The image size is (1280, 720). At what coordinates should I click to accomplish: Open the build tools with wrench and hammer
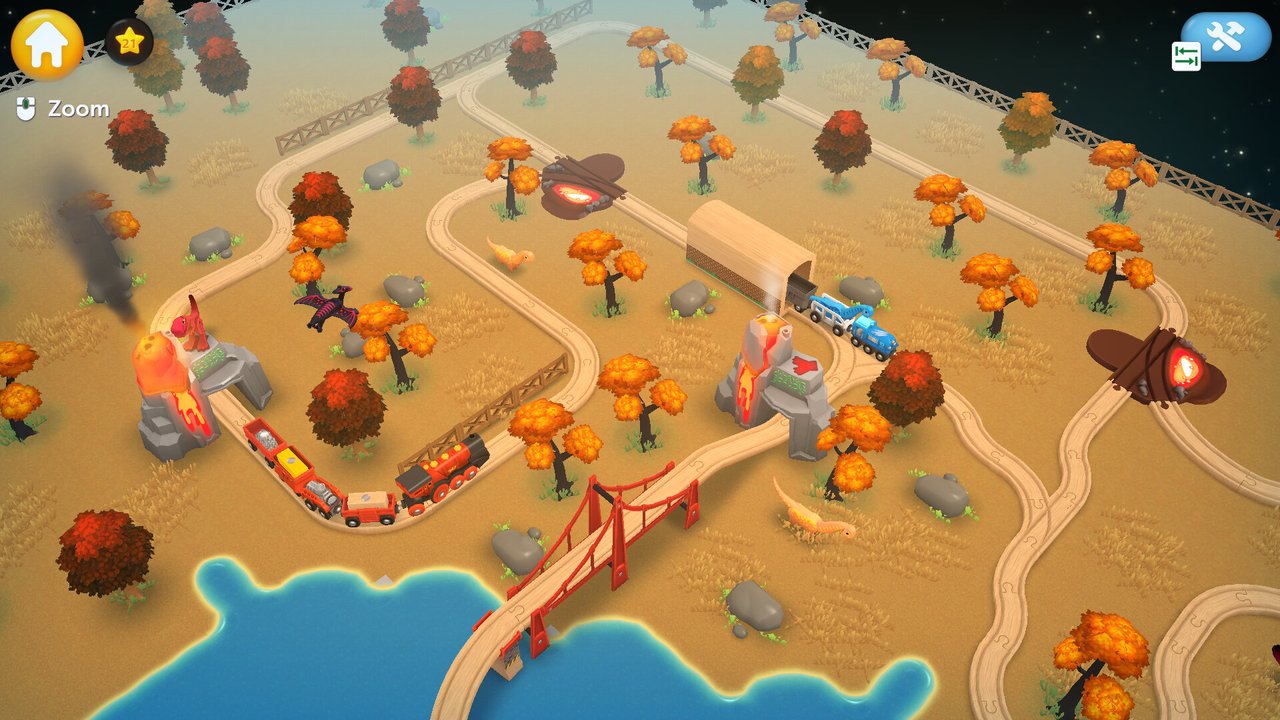(x=1225, y=37)
